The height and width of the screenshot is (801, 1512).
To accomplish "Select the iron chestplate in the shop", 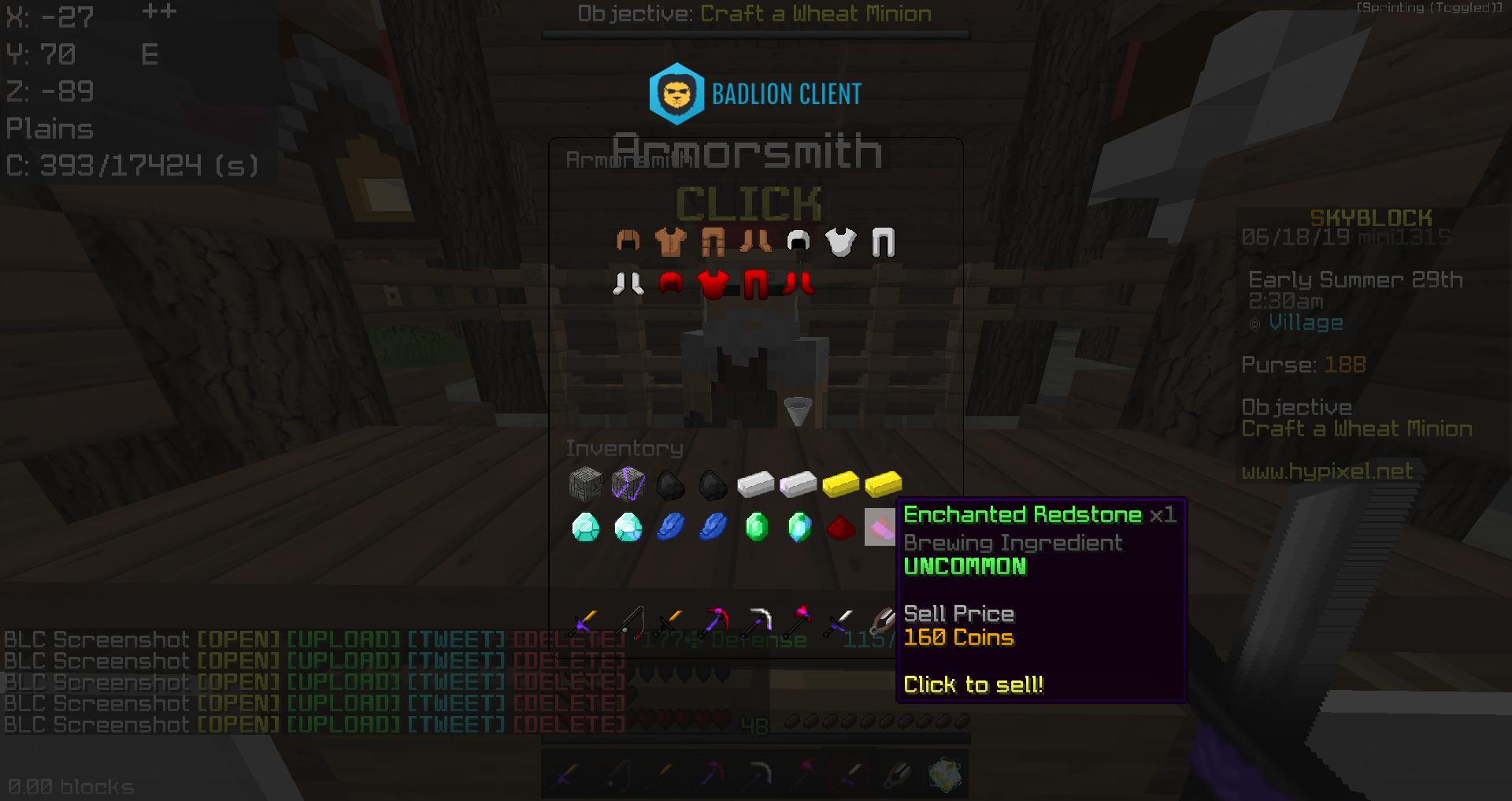I will 841,242.
